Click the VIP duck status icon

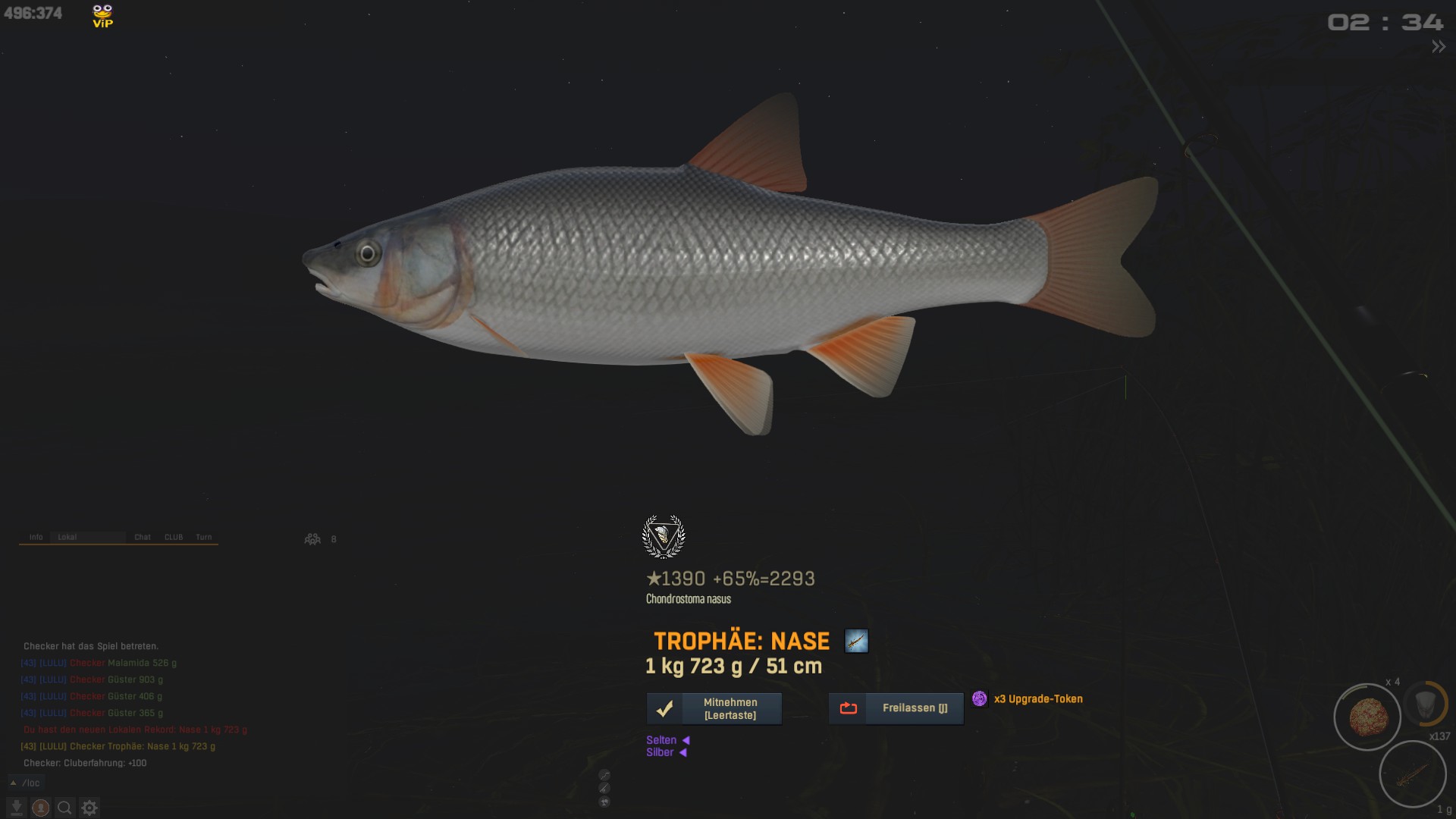click(x=102, y=16)
